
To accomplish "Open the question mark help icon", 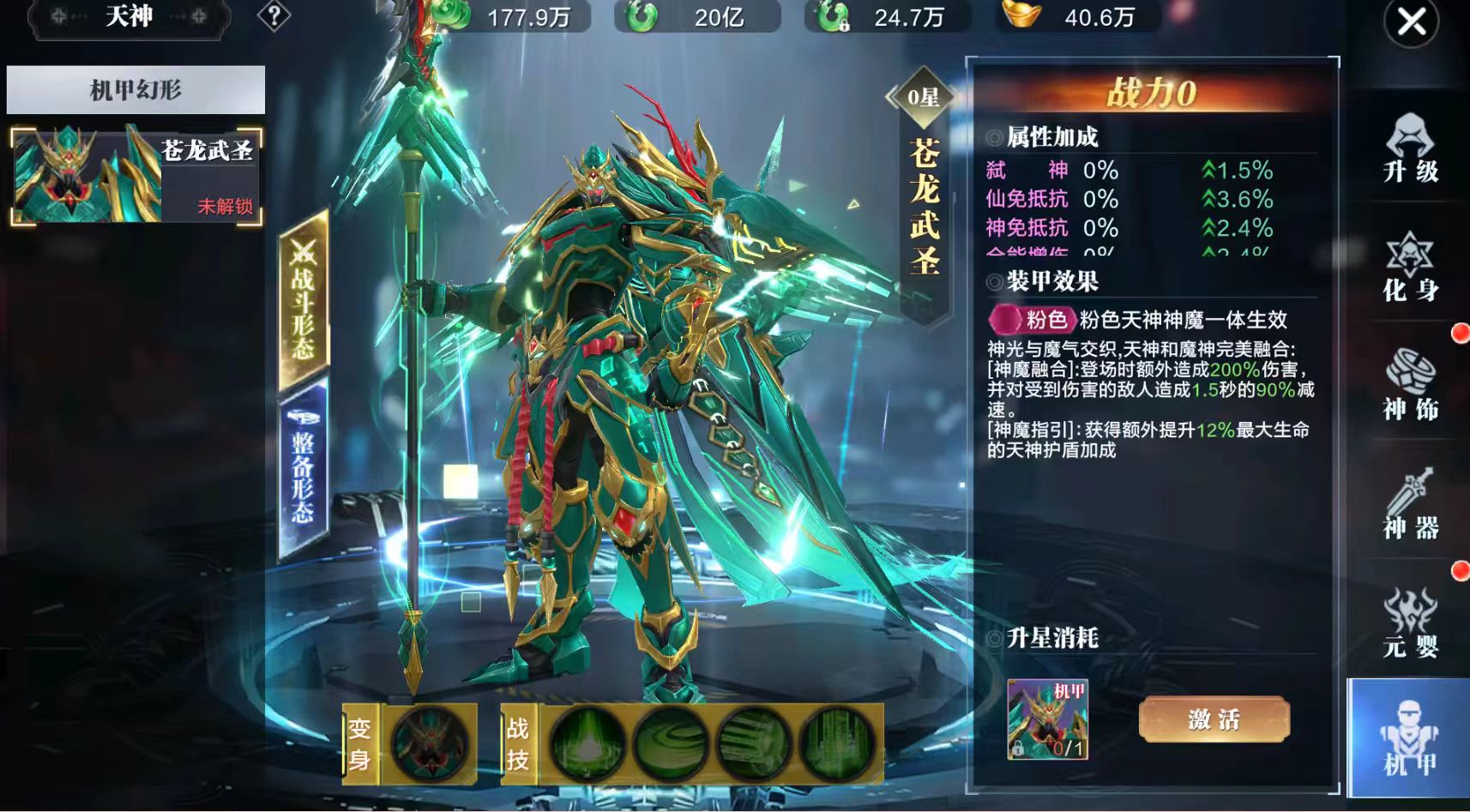I will (x=274, y=16).
